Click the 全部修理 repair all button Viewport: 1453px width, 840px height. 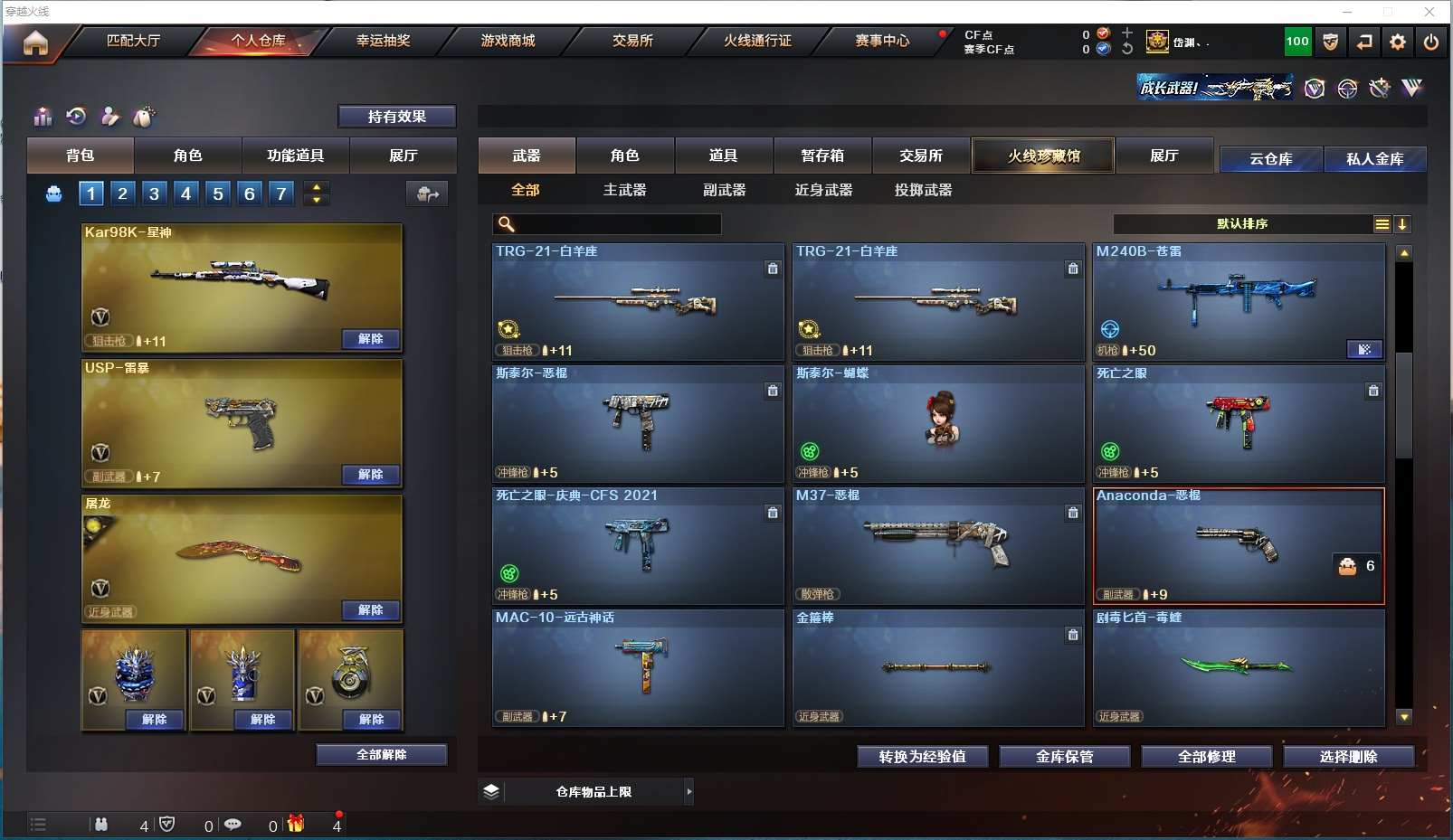1206,757
